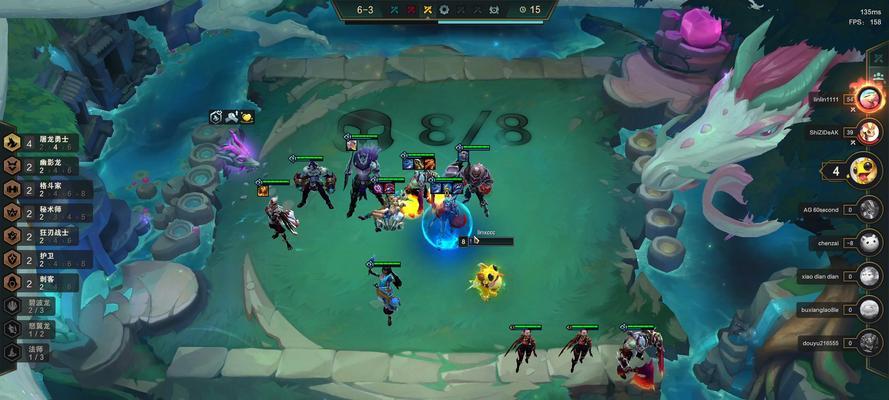Scout ShiZiDeAK's board via portrait
Image resolution: width=889 pixels, height=400 pixels.
pos(868,133)
